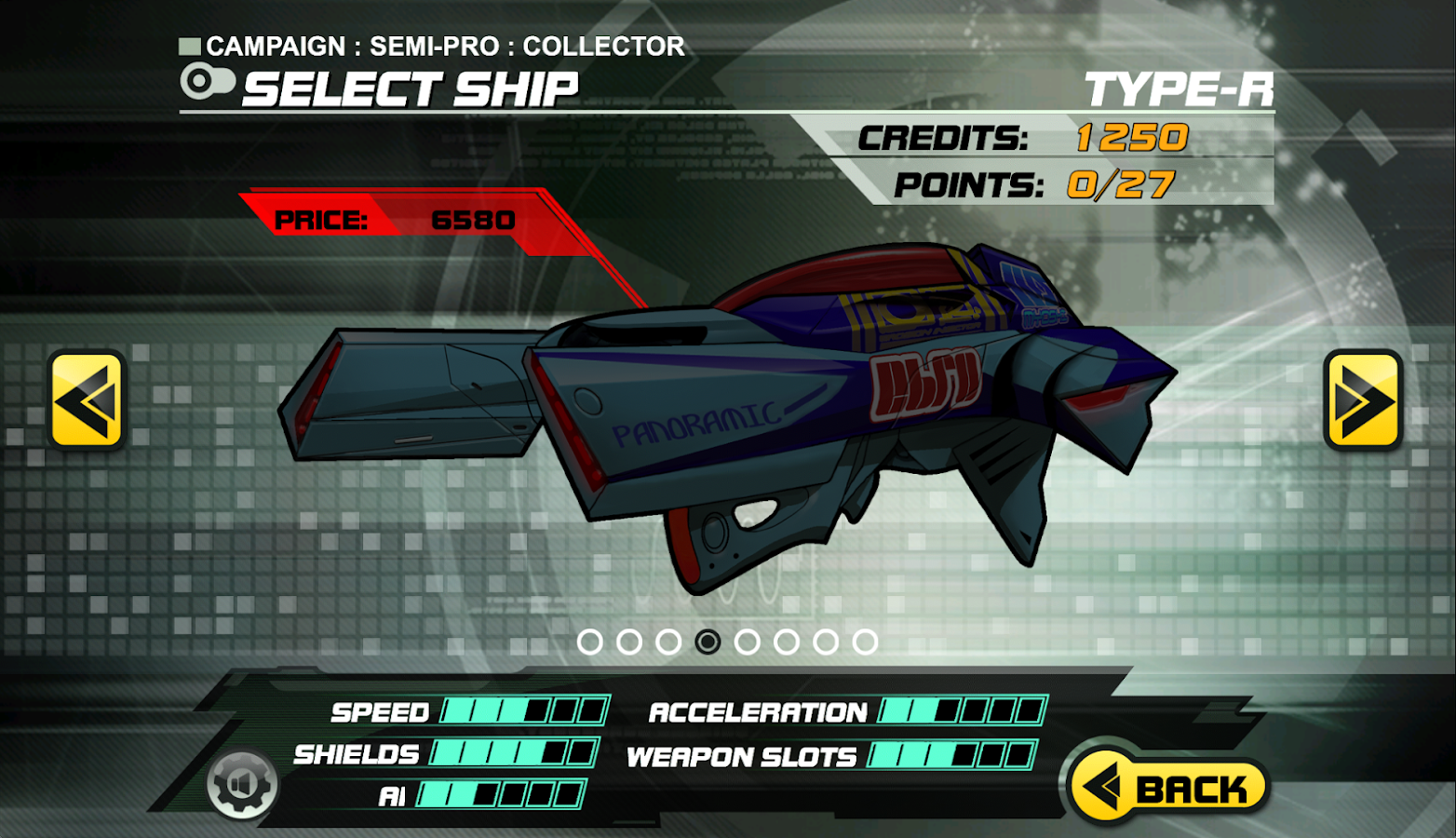Toggle sound with the gear speaker icon
This screenshot has height=838, width=1456.
click(x=242, y=784)
